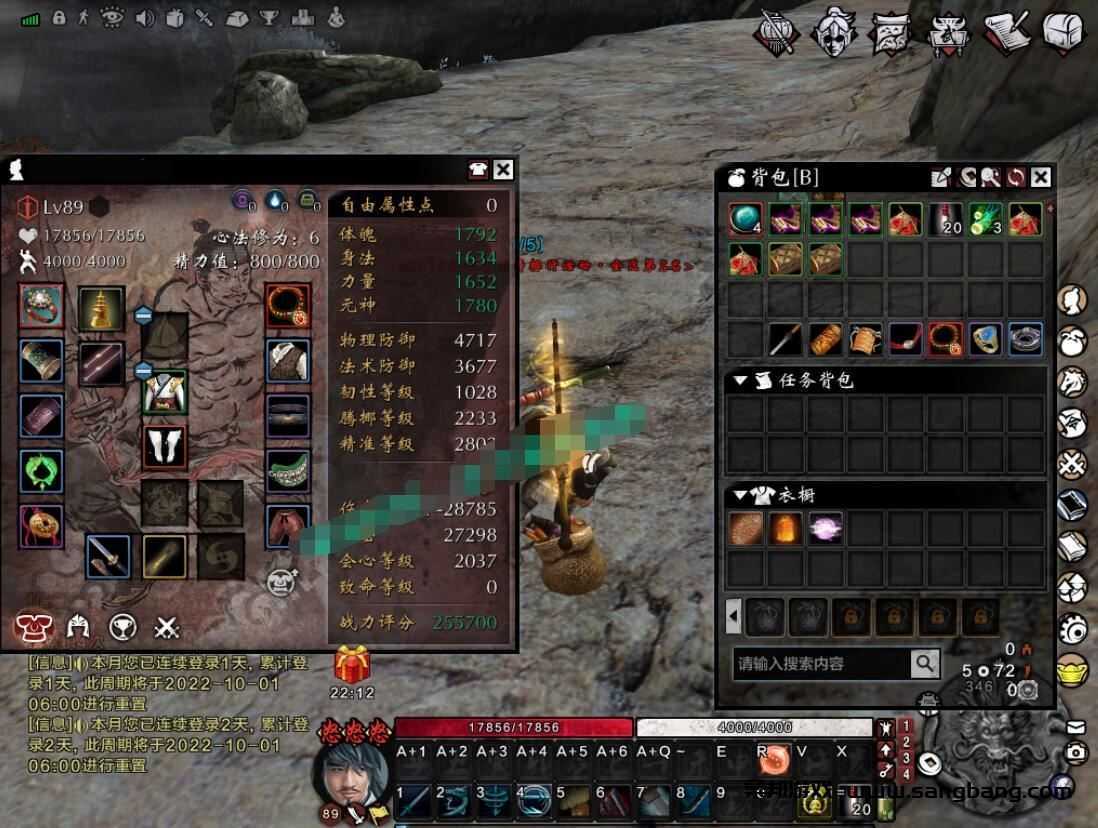Image resolution: width=1098 pixels, height=828 pixels.
Task: Select the orange lantern wardrobe item
Action: tap(785, 529)
